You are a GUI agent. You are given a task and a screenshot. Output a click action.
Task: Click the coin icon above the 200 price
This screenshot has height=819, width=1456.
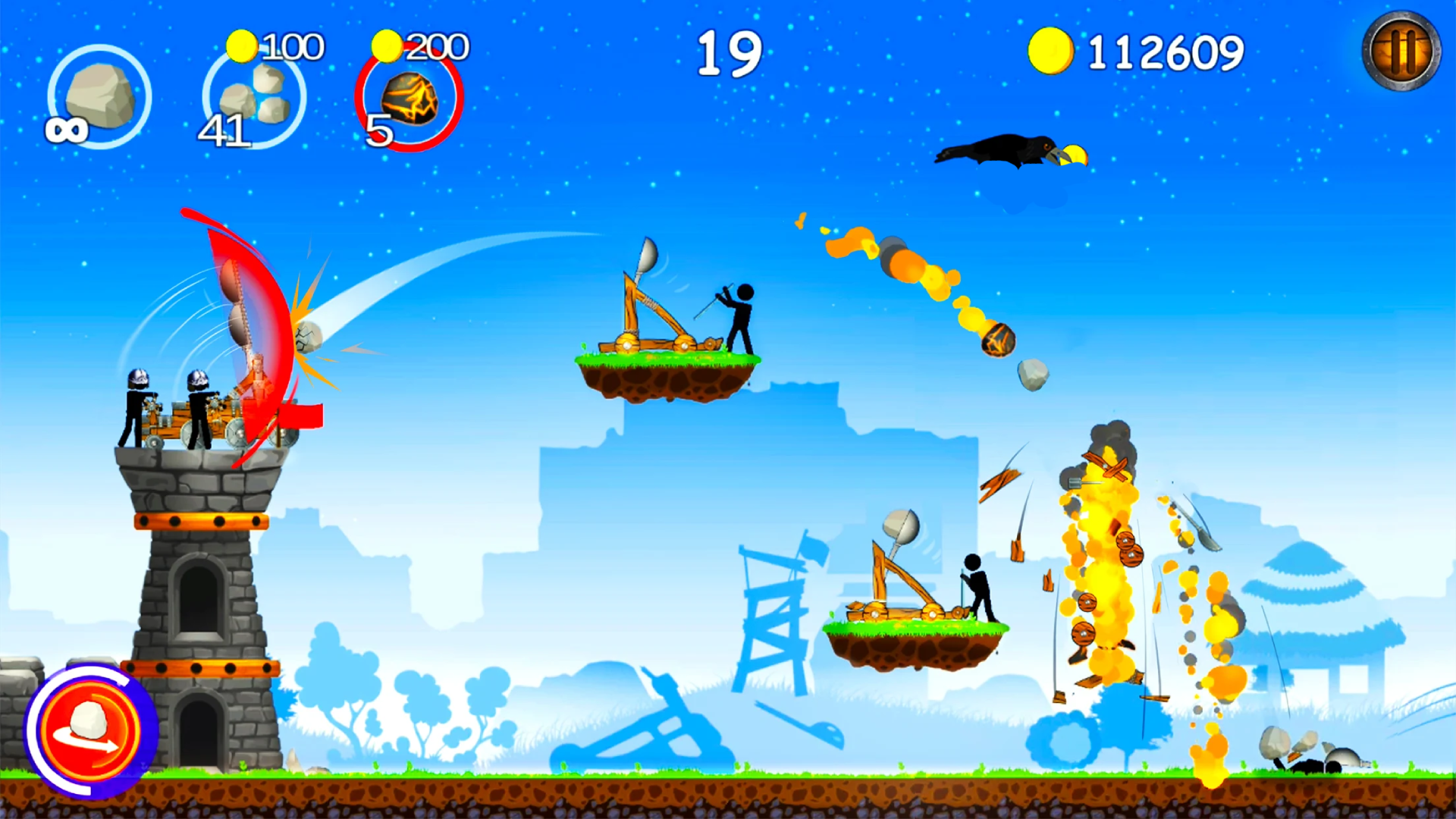(385, 45)
